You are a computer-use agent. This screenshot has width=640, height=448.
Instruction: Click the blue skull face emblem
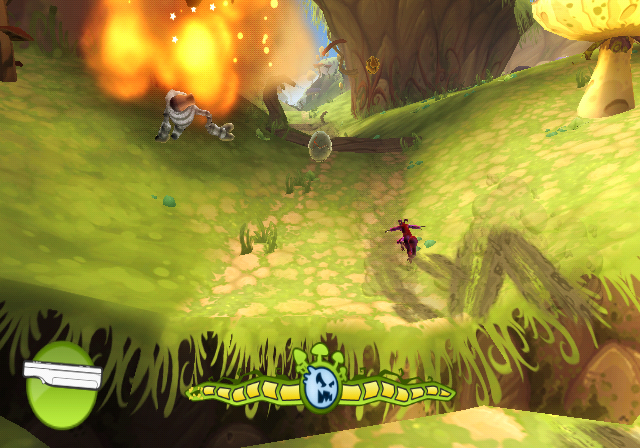(x=321, y=384)
